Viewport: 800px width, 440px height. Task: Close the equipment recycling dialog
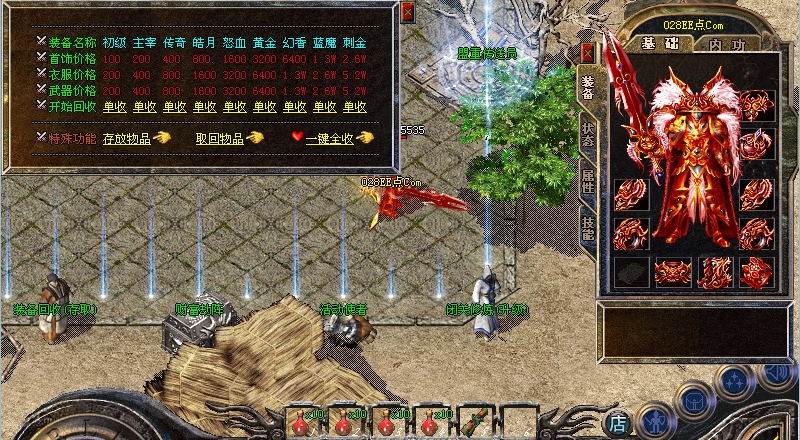(x=407, y=12)
